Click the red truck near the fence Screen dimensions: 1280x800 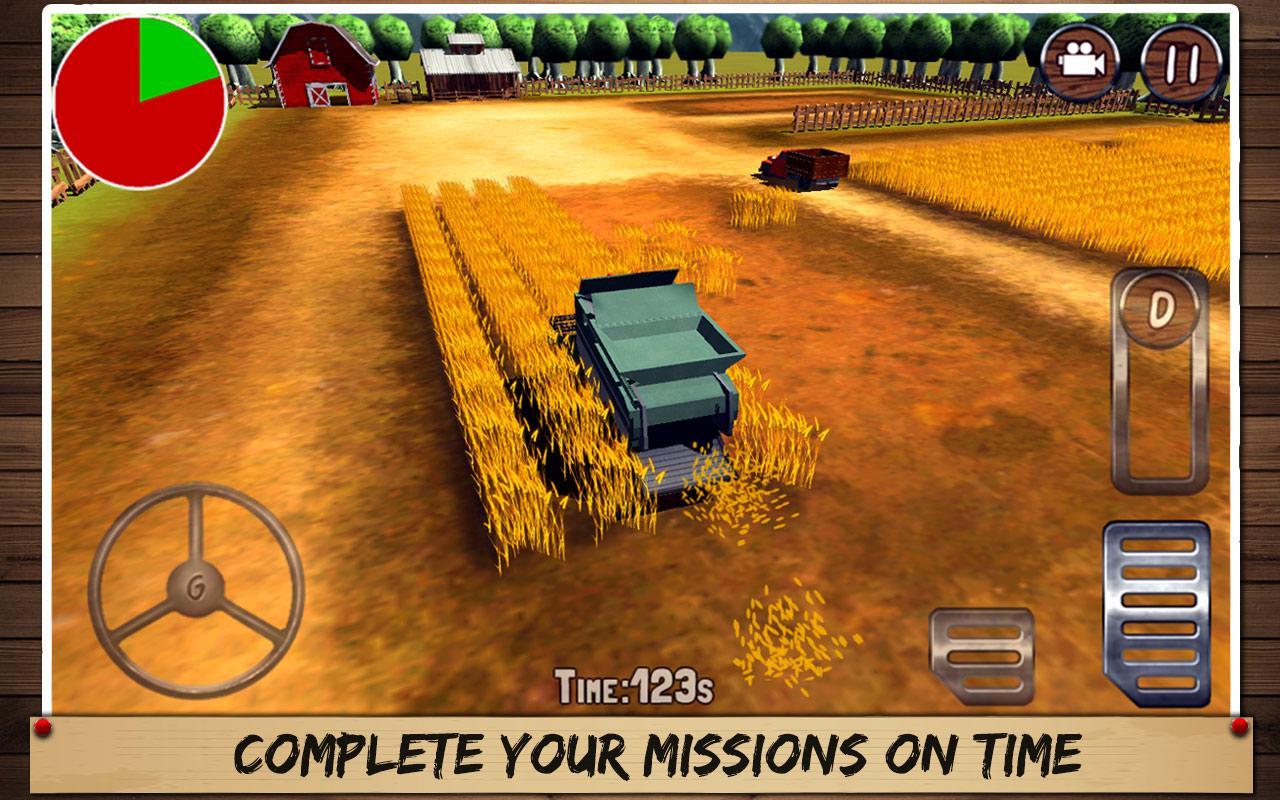click(x=800, y=170)
